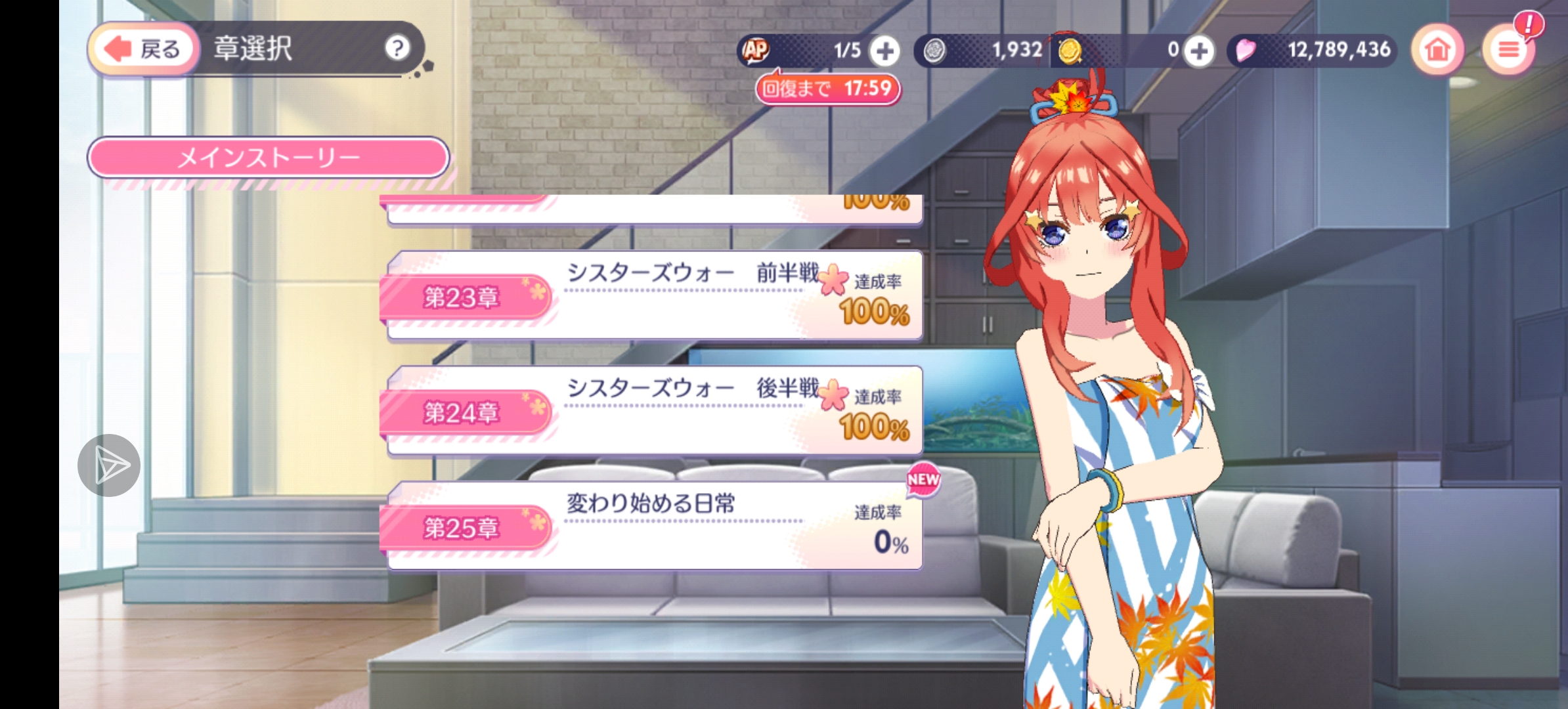Start new chapter 25 変わり始める日常
This screenshot has height=709, width=1568.
(654, 526)
